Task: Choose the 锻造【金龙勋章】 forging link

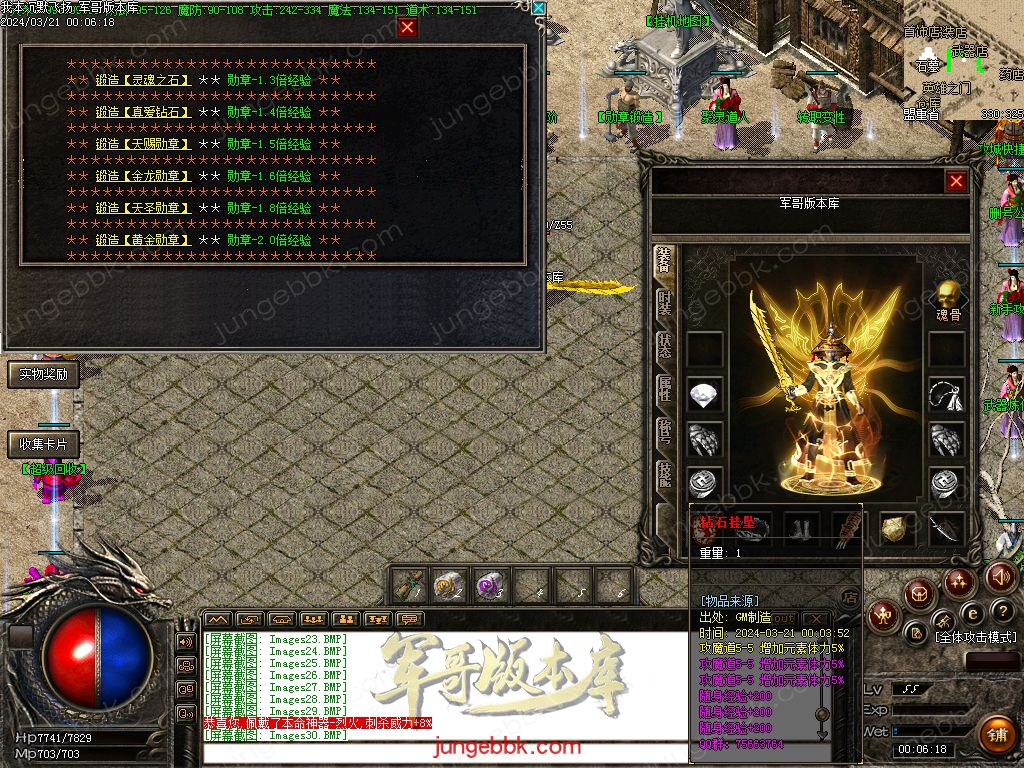Action: (143, 177)
